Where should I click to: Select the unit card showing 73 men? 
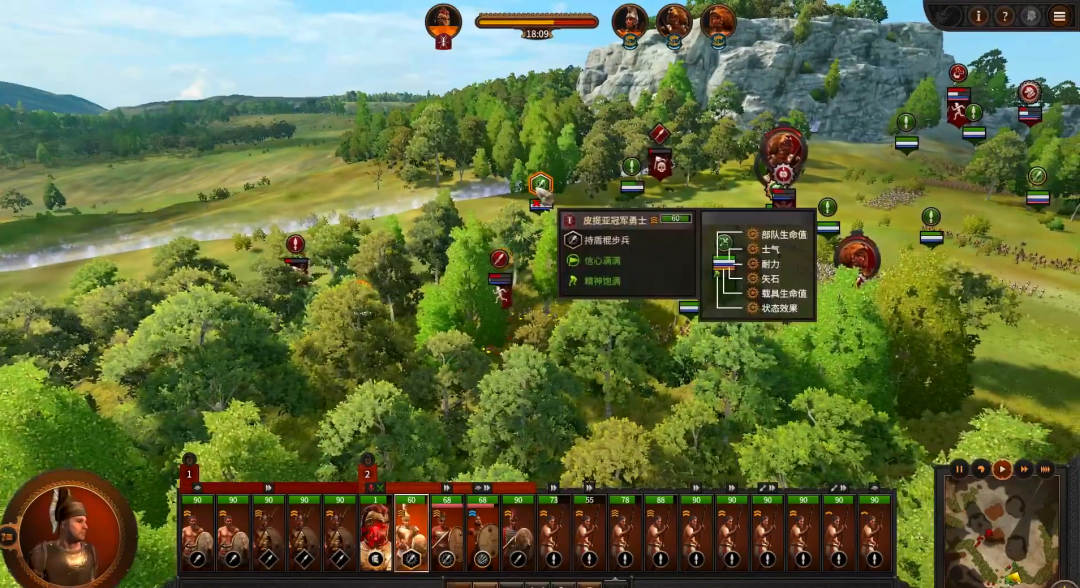[554, 535]
